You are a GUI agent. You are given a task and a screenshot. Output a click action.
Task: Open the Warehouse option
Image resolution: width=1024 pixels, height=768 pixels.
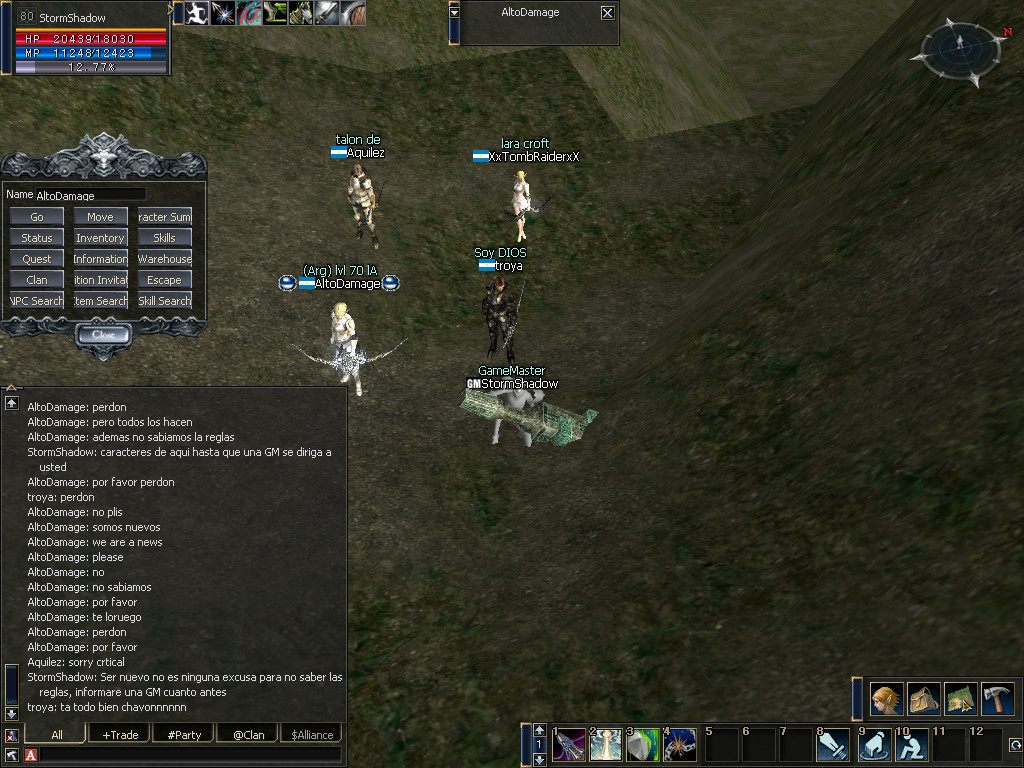pos(164,259)
